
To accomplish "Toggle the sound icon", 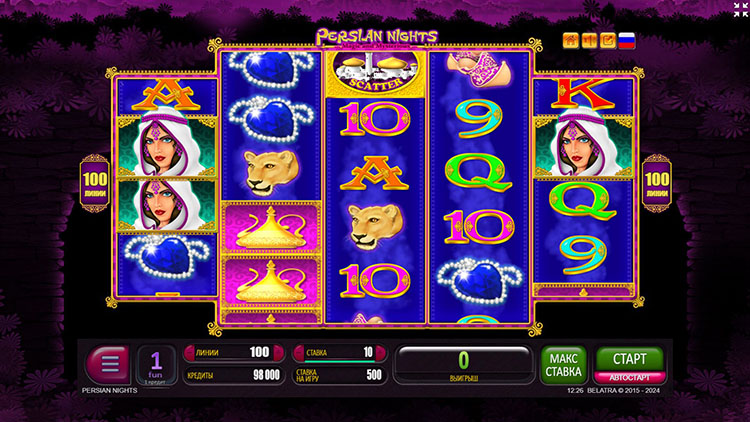I will pos(589,41).
